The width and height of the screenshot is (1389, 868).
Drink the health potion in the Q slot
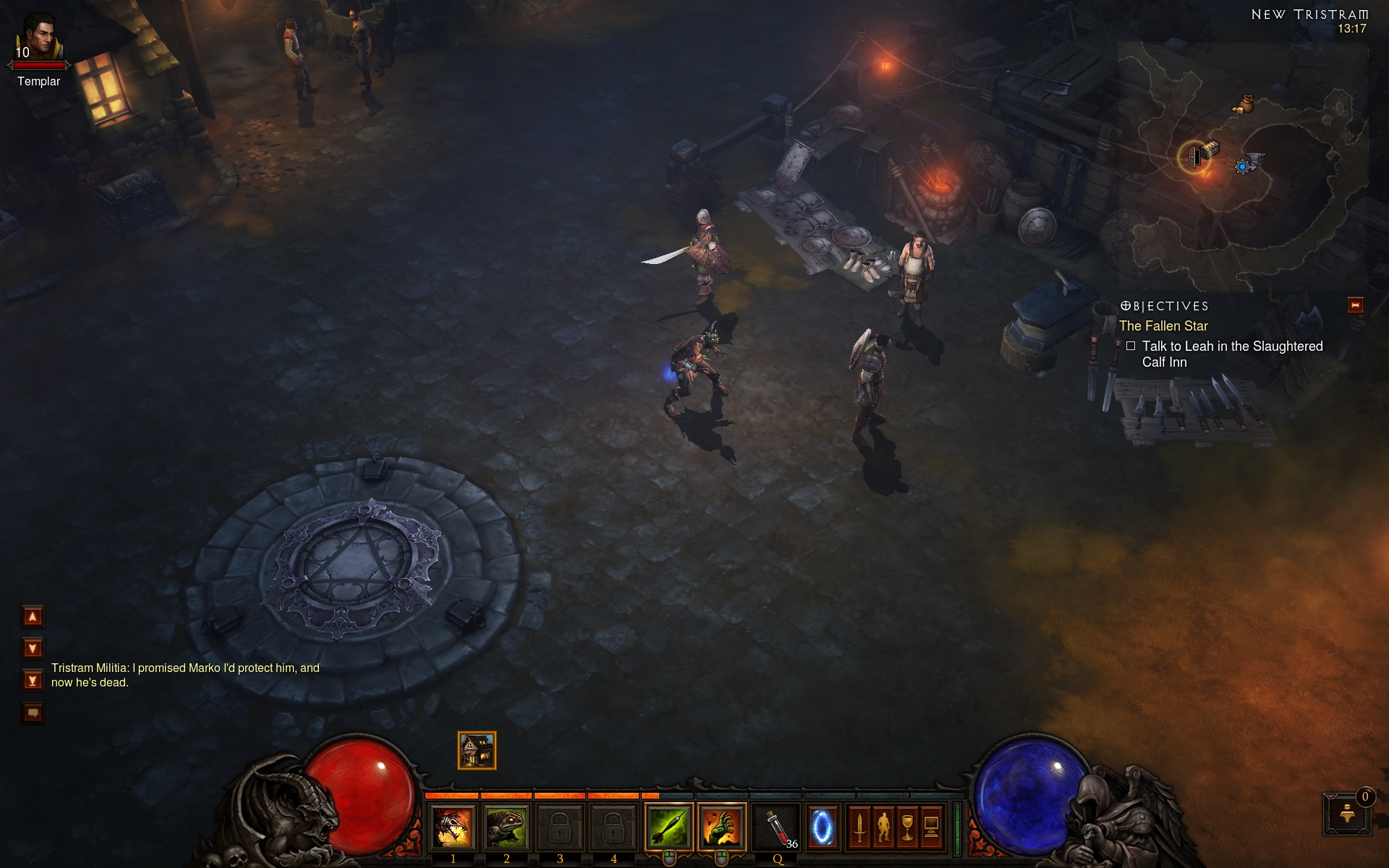click(777, 827)
